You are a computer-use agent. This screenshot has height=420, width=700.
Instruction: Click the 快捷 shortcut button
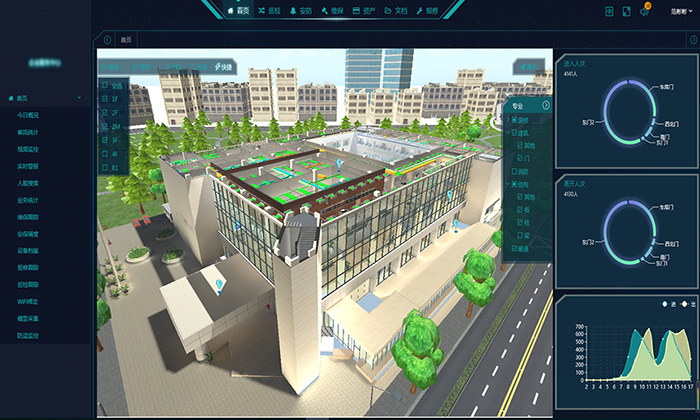[224, 67]
